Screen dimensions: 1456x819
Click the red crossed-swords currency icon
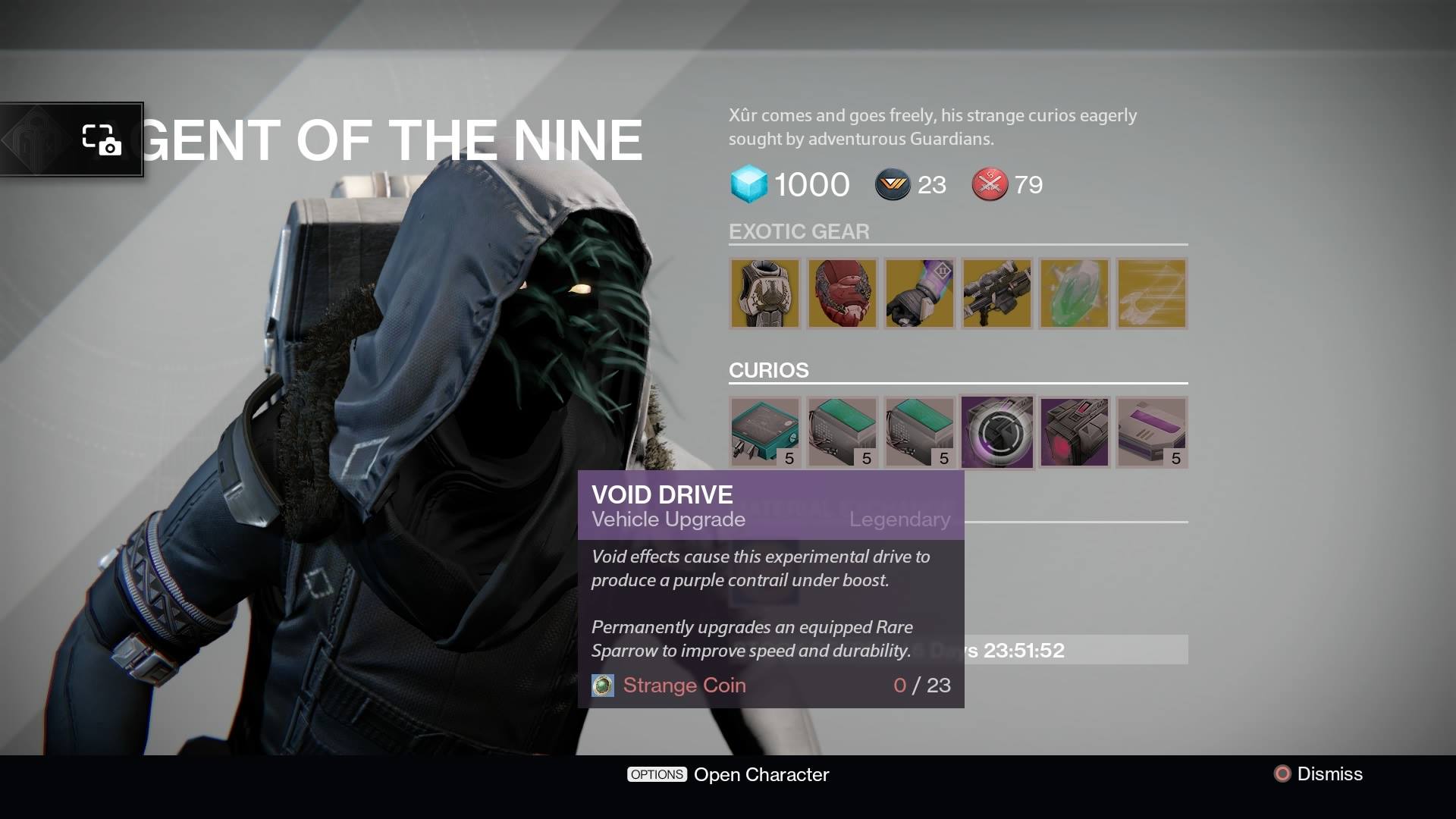pos(988,184)
